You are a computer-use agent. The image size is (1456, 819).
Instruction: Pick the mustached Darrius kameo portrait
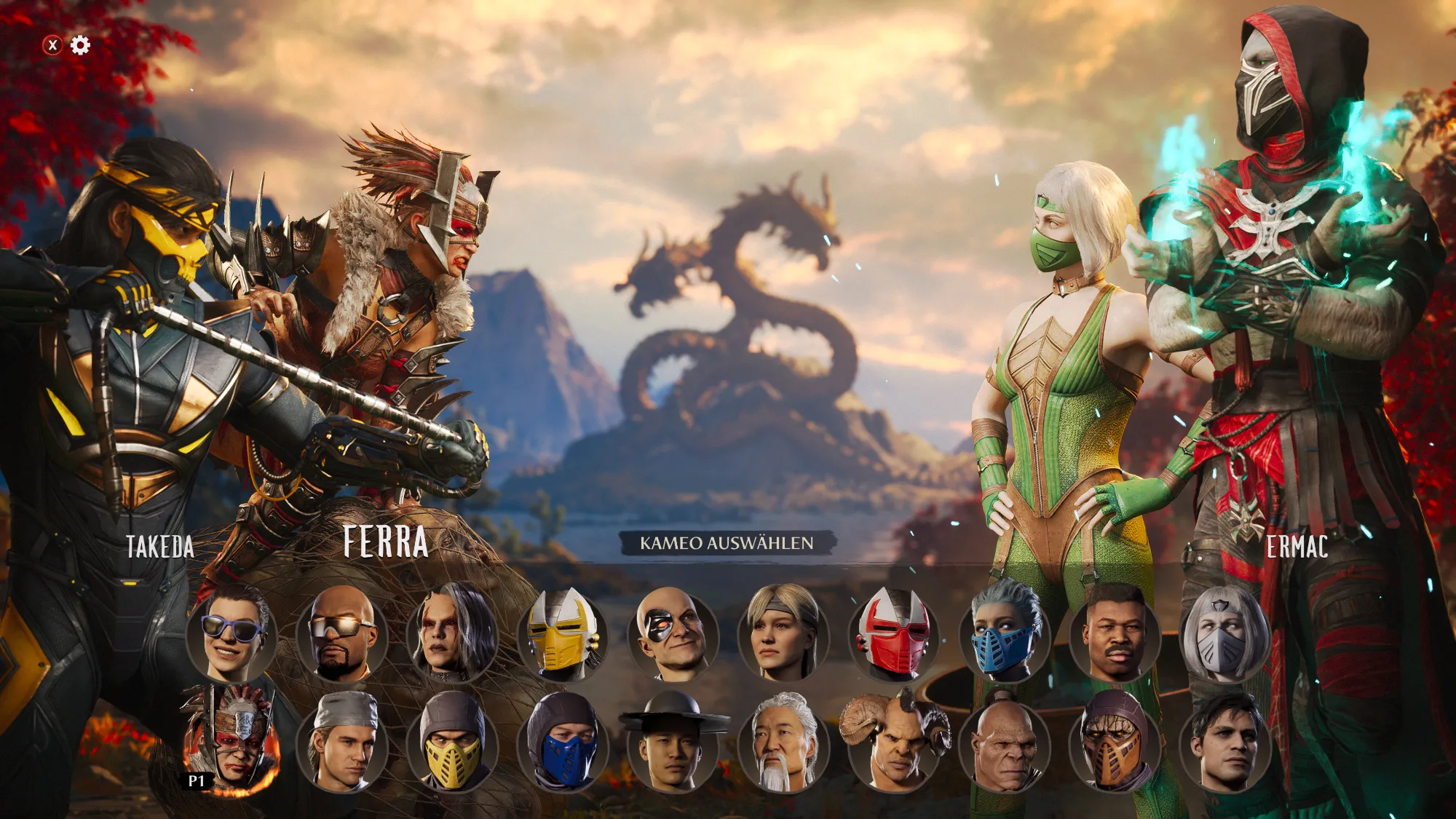pyautogui.click(x=1115, y=633)
